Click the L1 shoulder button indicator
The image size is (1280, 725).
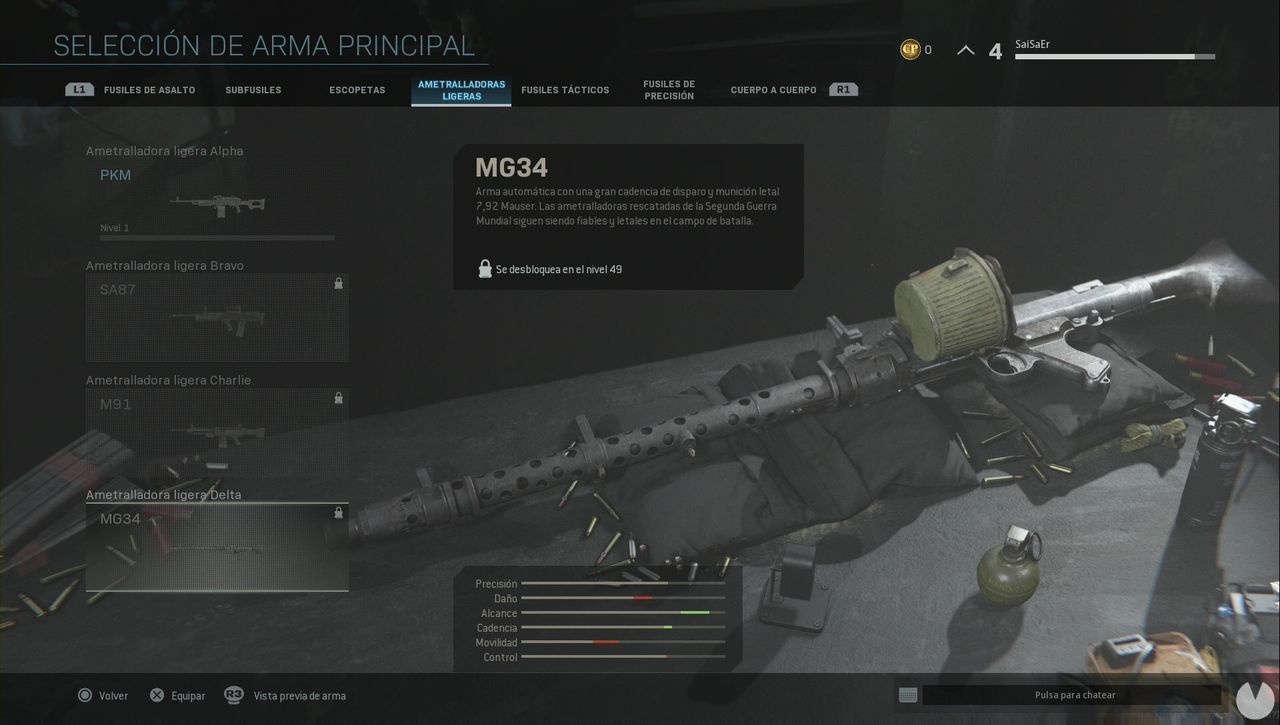coord(79,88)
